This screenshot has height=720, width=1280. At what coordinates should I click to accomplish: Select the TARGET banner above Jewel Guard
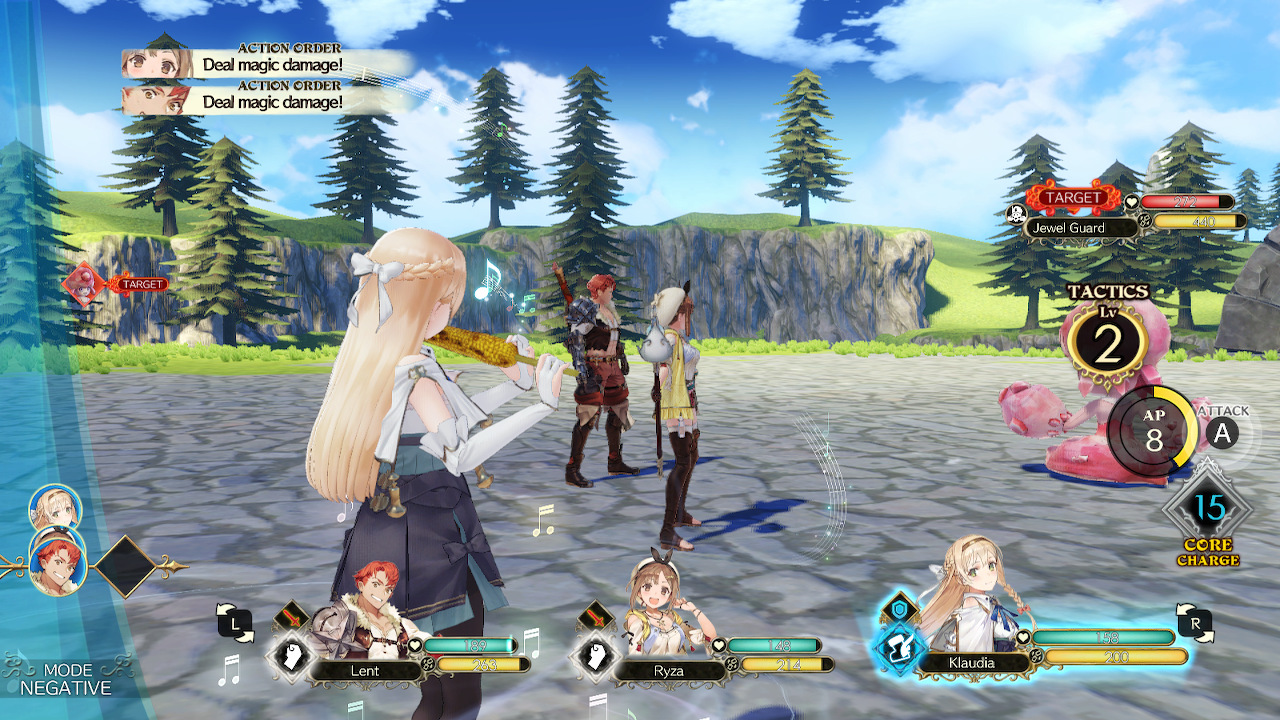[x=1075, y=198]
